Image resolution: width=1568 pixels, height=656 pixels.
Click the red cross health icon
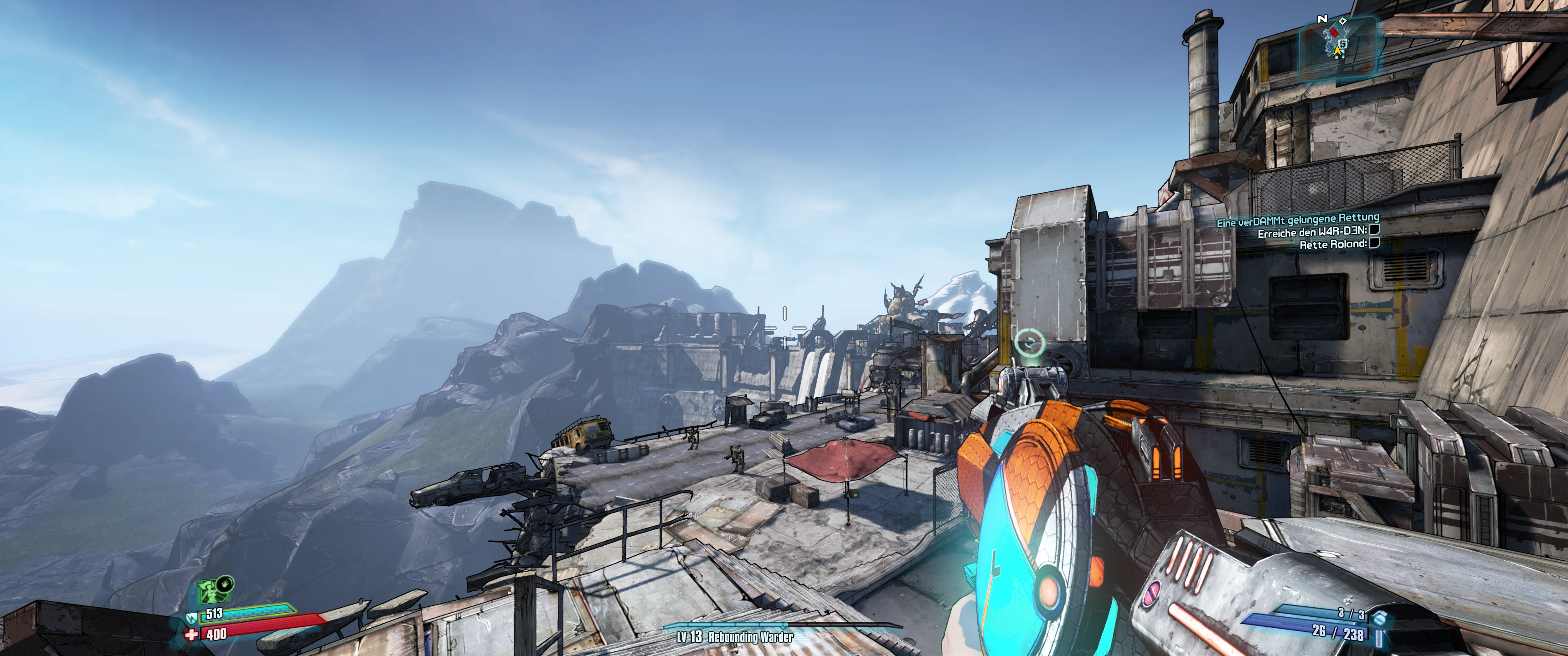click(192, 635)
